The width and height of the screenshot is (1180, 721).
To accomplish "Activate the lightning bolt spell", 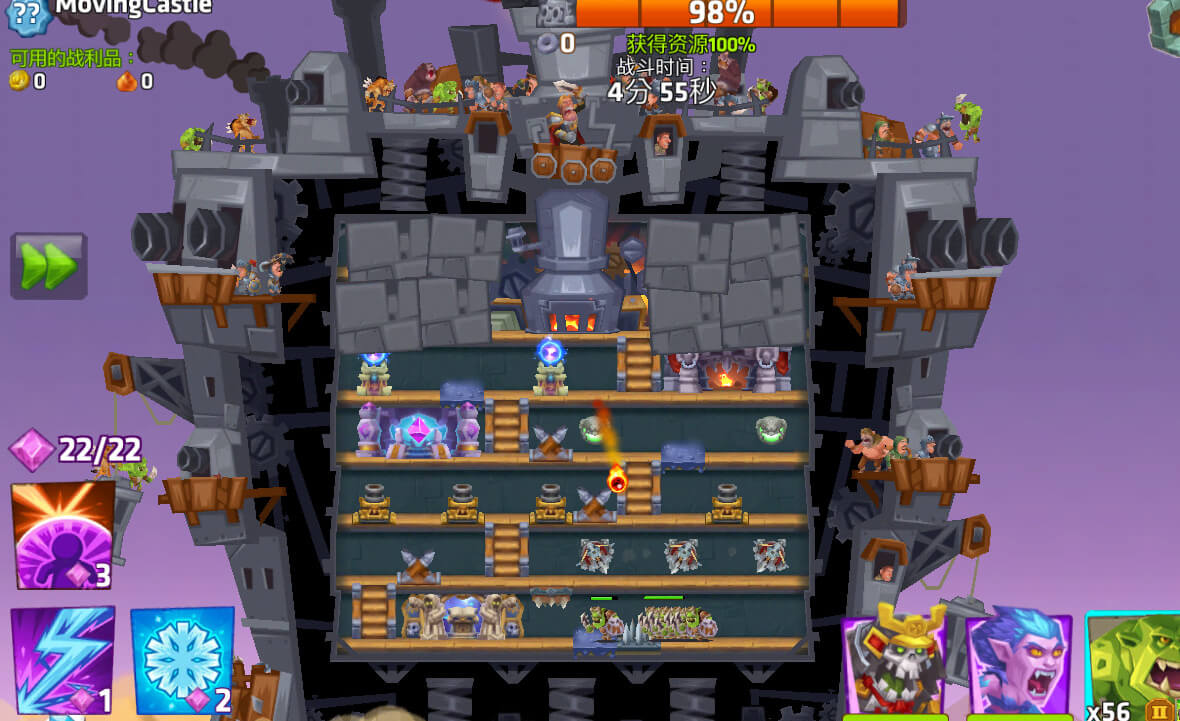I will coord(62,661).
